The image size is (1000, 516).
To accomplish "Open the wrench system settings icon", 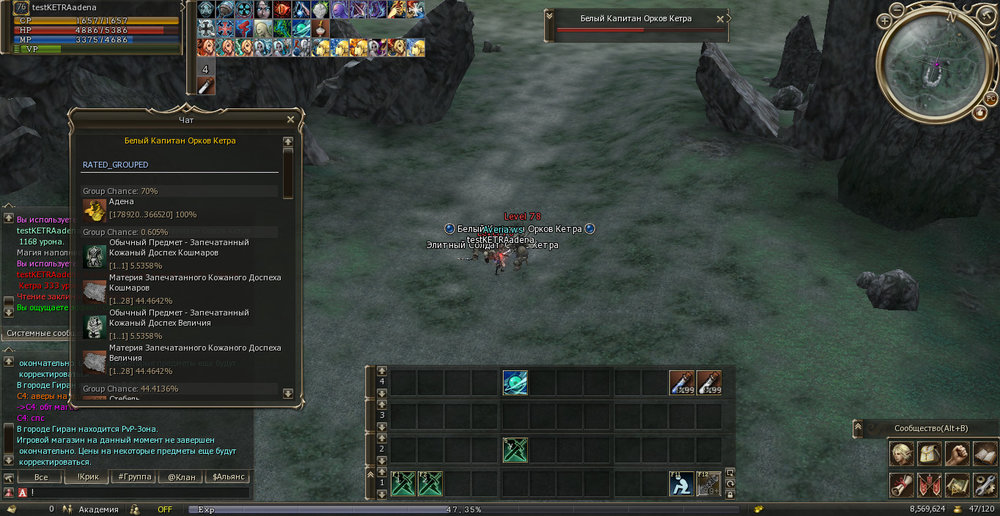I will tap(985, 485).
